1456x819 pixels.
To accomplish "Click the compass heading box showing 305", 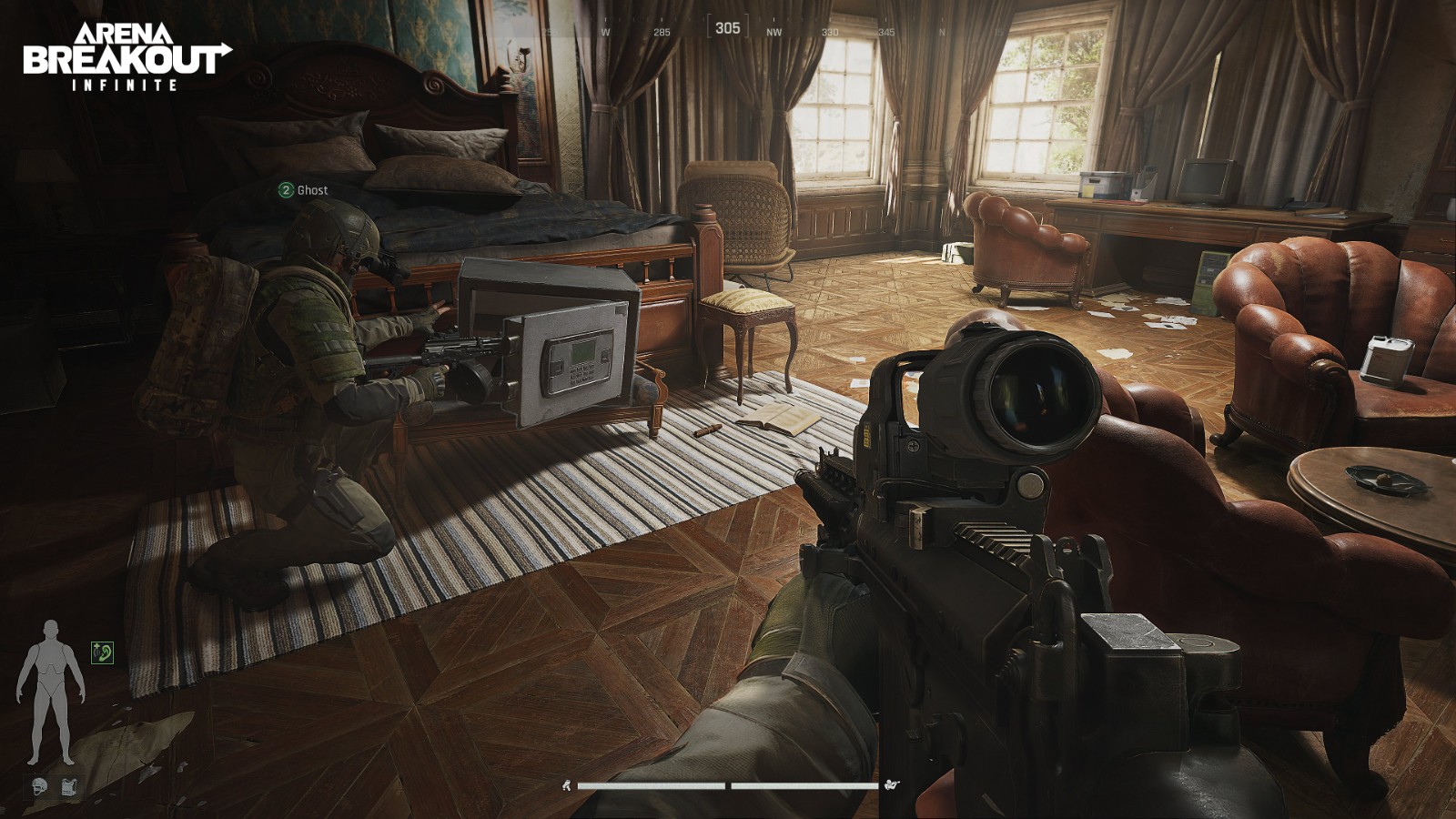I will [x=727, y=28].
